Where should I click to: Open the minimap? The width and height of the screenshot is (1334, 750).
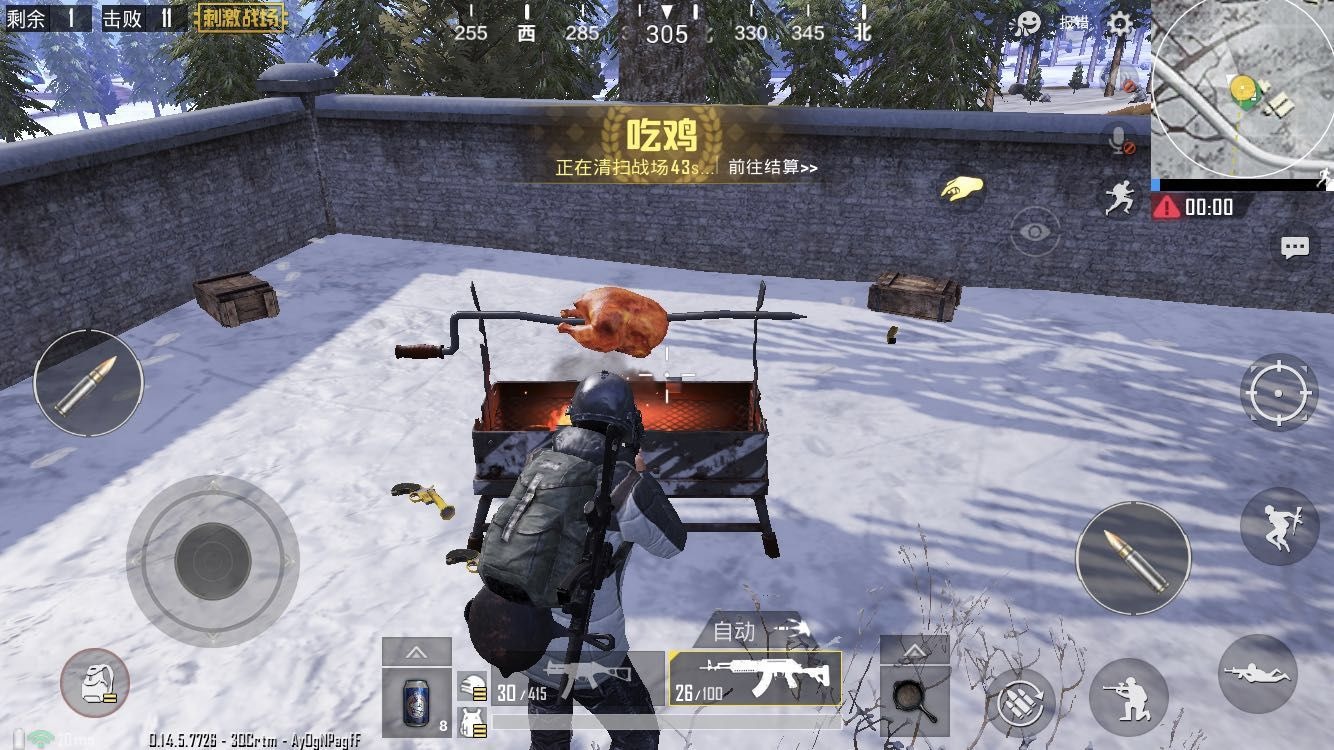point(1242,90)
